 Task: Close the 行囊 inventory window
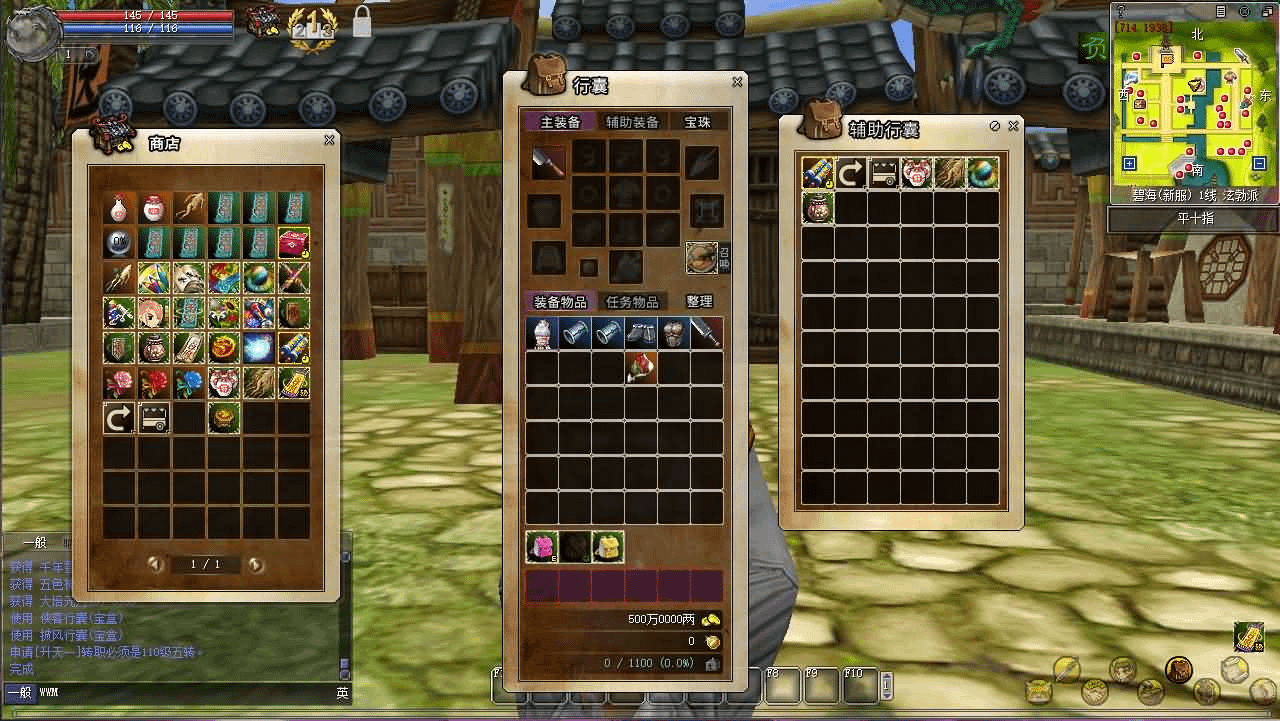point(738,83)
